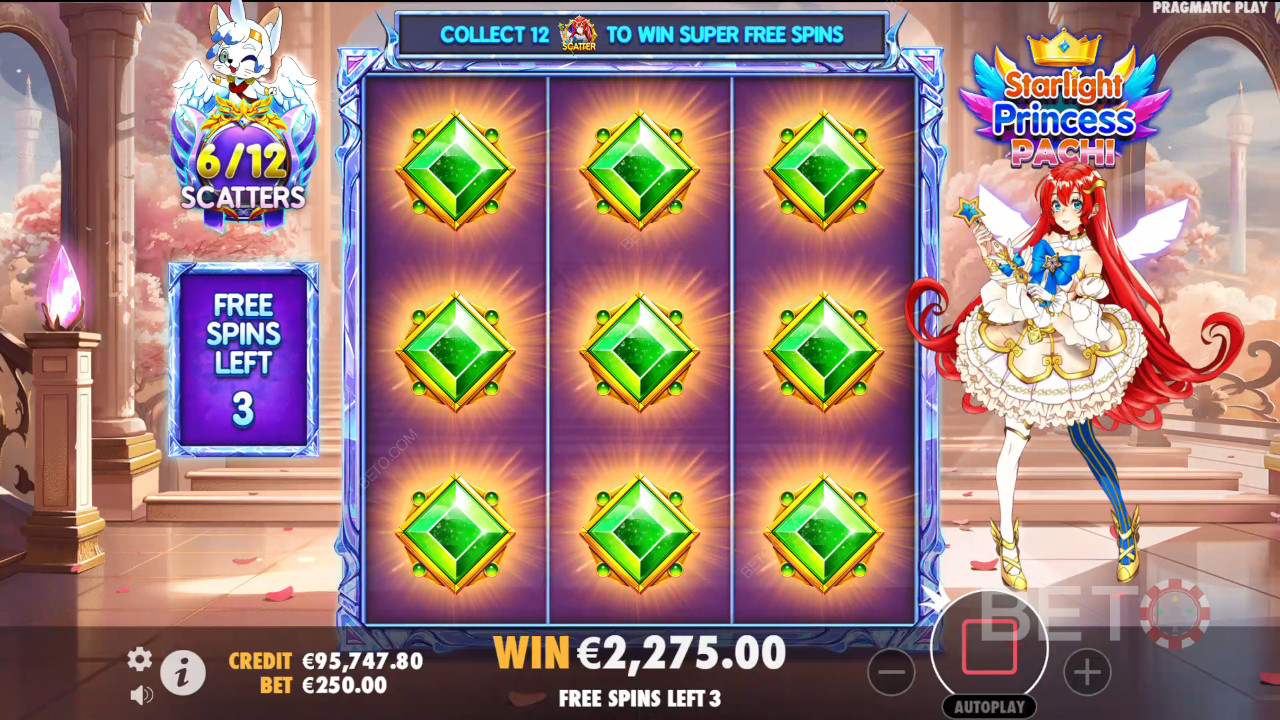The height and width of the screenshot is (720, 1280).
Task: Decrease the bet with minus button
Action: pos(891,672)
